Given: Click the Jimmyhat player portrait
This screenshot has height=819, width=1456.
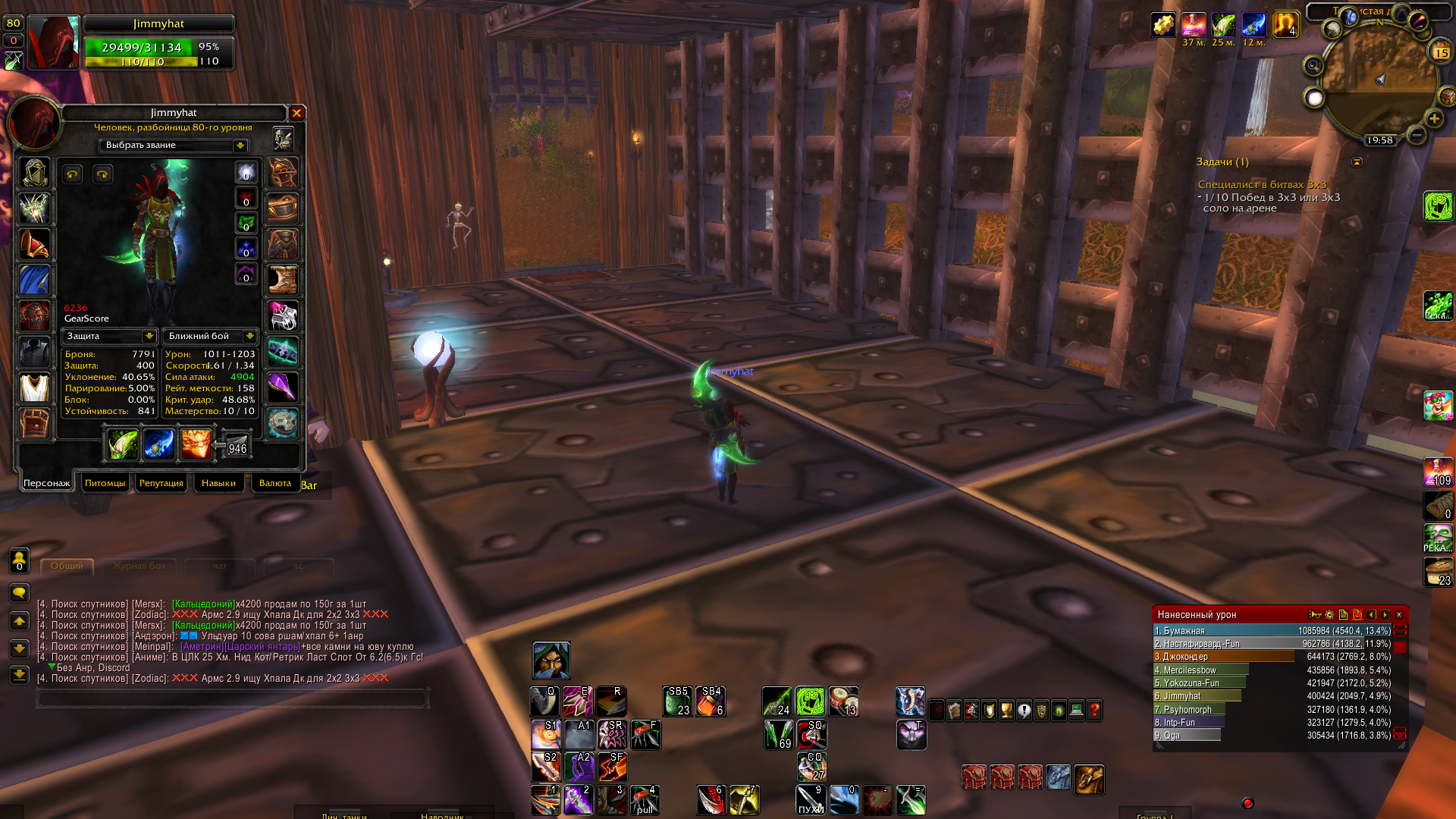Looking at the screenshot, I should [x=55, y=43].
